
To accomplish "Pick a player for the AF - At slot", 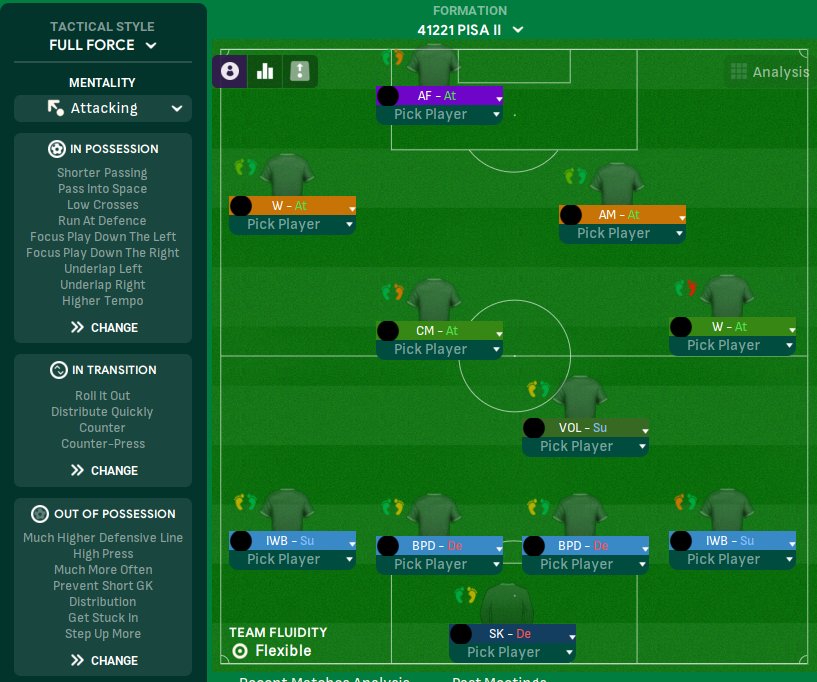I will point(439,114).
